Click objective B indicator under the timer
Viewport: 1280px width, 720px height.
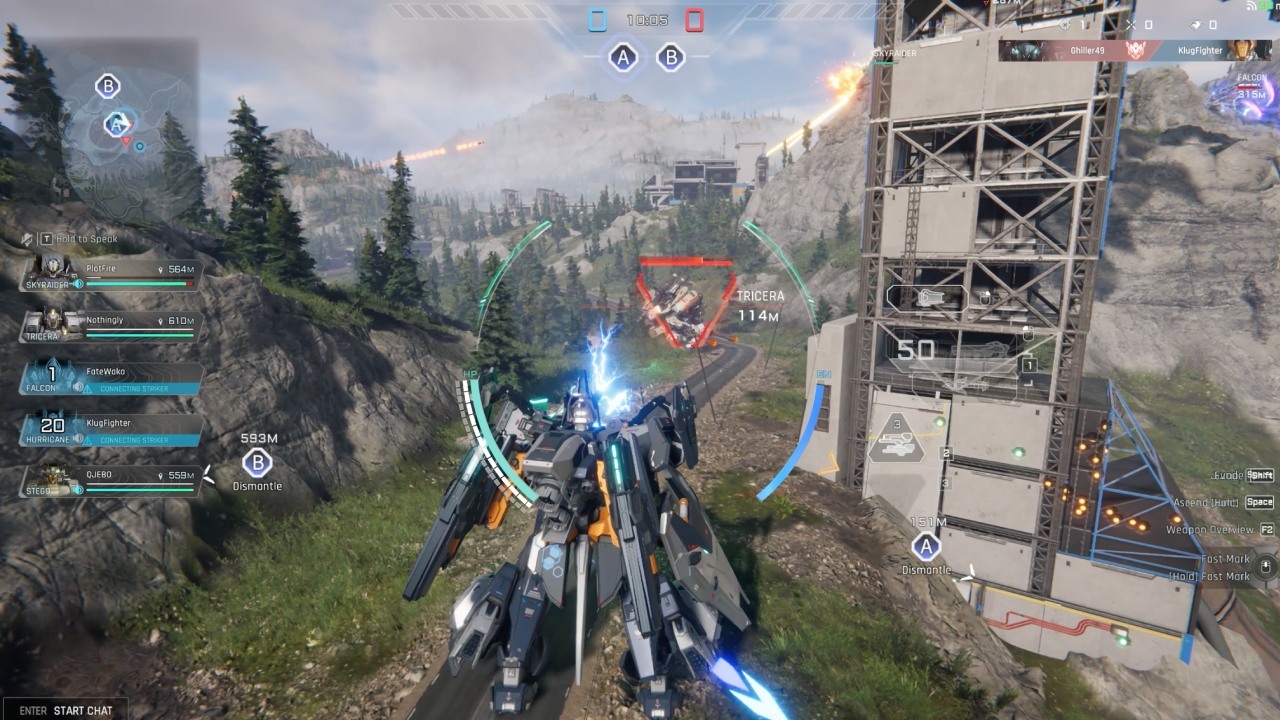click(x=670, y=58)
